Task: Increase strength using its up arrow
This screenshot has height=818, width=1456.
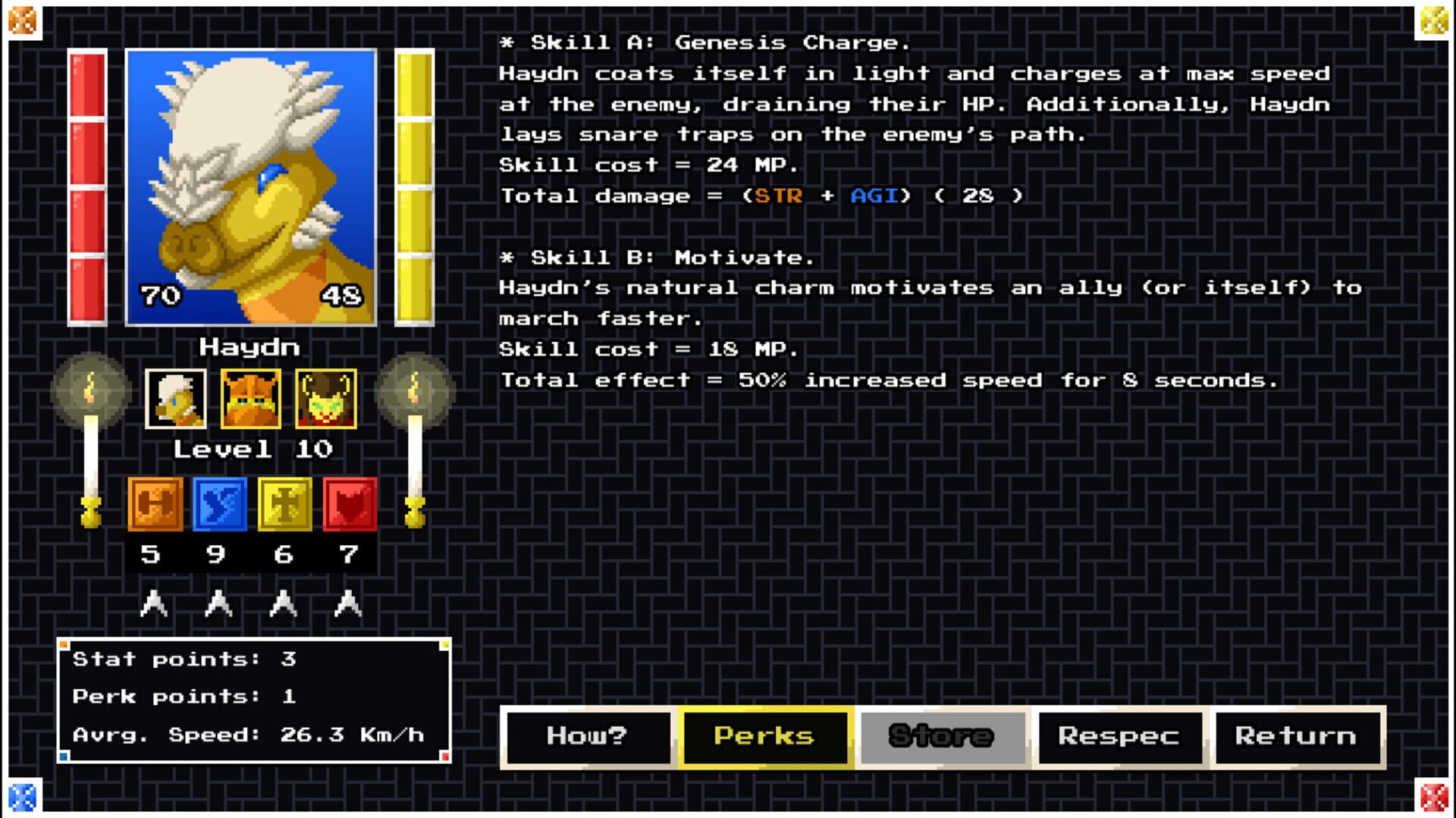Action: pyautogui.click(x=154, y=603)
